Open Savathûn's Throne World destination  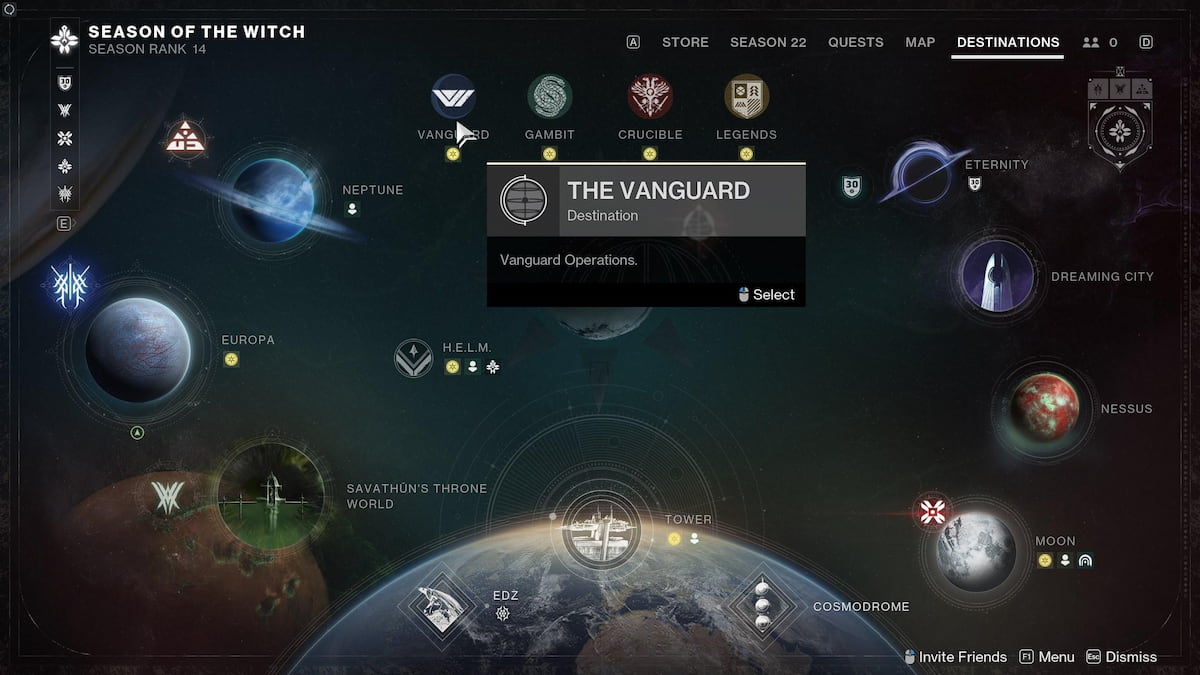tap(270, 495)
